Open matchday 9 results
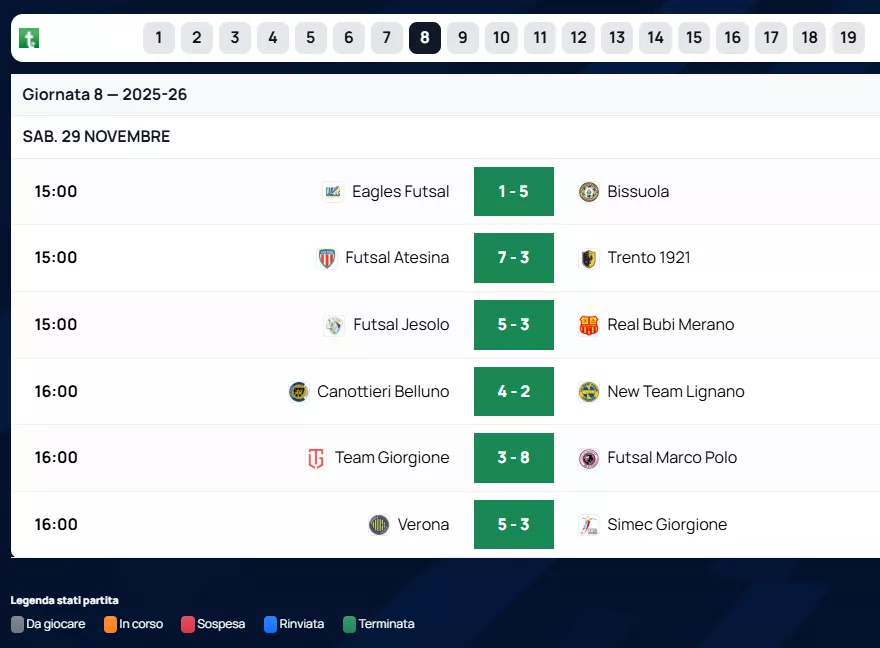Screen dimensions: 880x648 click(462, 38)
